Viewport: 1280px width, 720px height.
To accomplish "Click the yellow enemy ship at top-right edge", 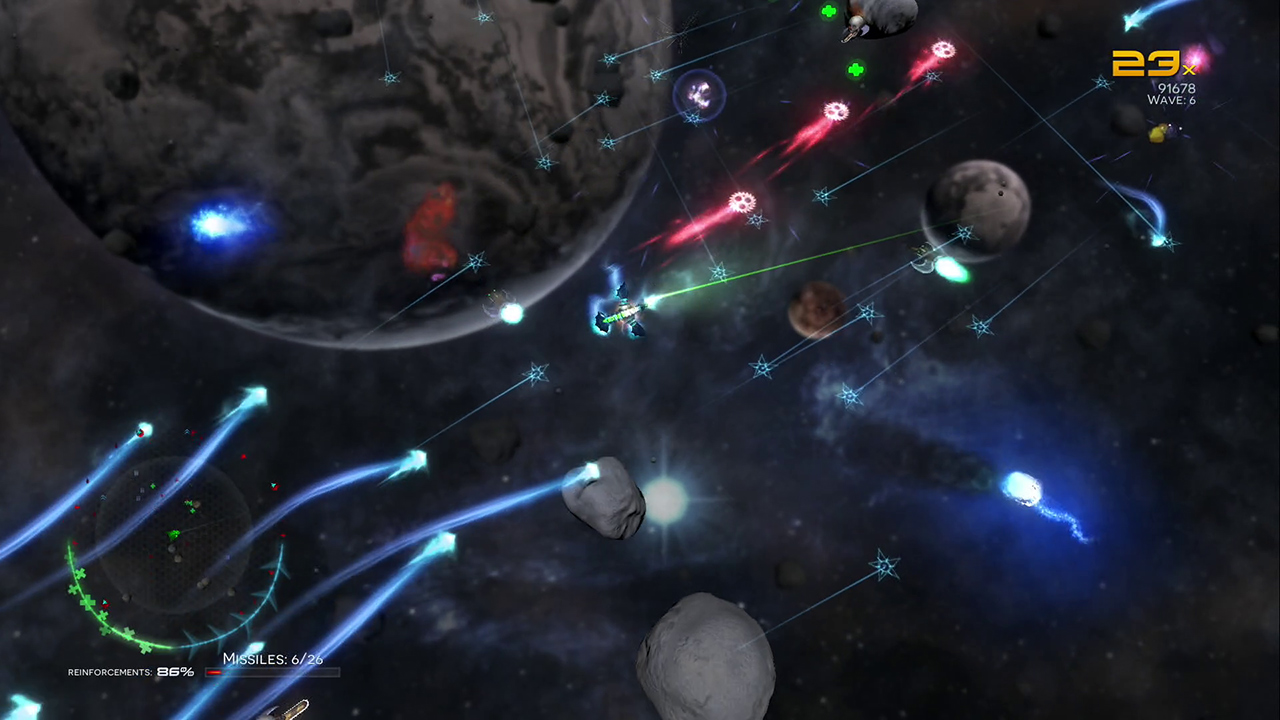I will pyautogui.click(x=1158, y=135).
